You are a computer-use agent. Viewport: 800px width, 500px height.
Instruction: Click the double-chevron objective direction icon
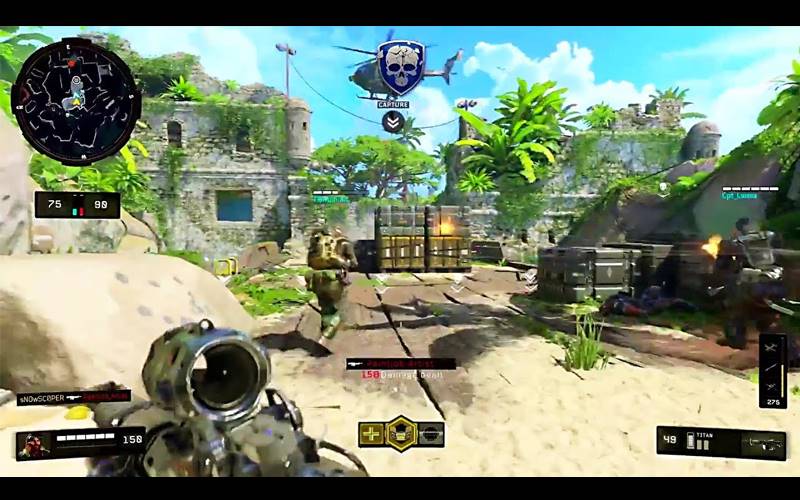(393, 122)
